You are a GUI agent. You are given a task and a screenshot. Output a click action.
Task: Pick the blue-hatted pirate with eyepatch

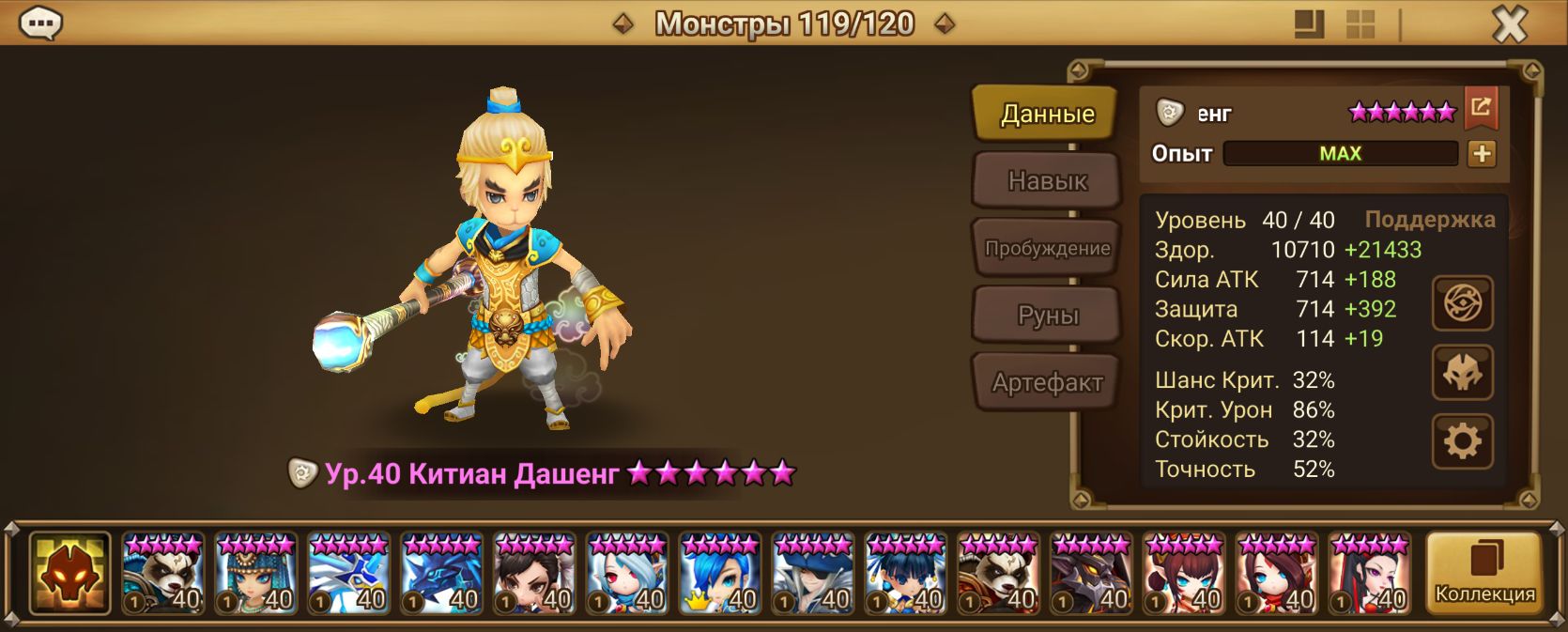click(813, 573)
